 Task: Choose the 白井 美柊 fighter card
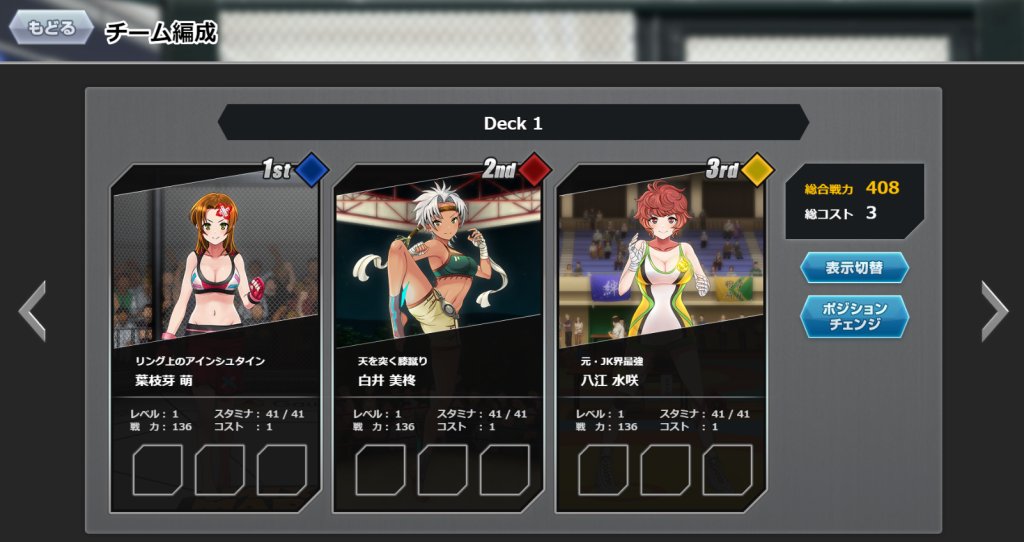tap(438, 300)
